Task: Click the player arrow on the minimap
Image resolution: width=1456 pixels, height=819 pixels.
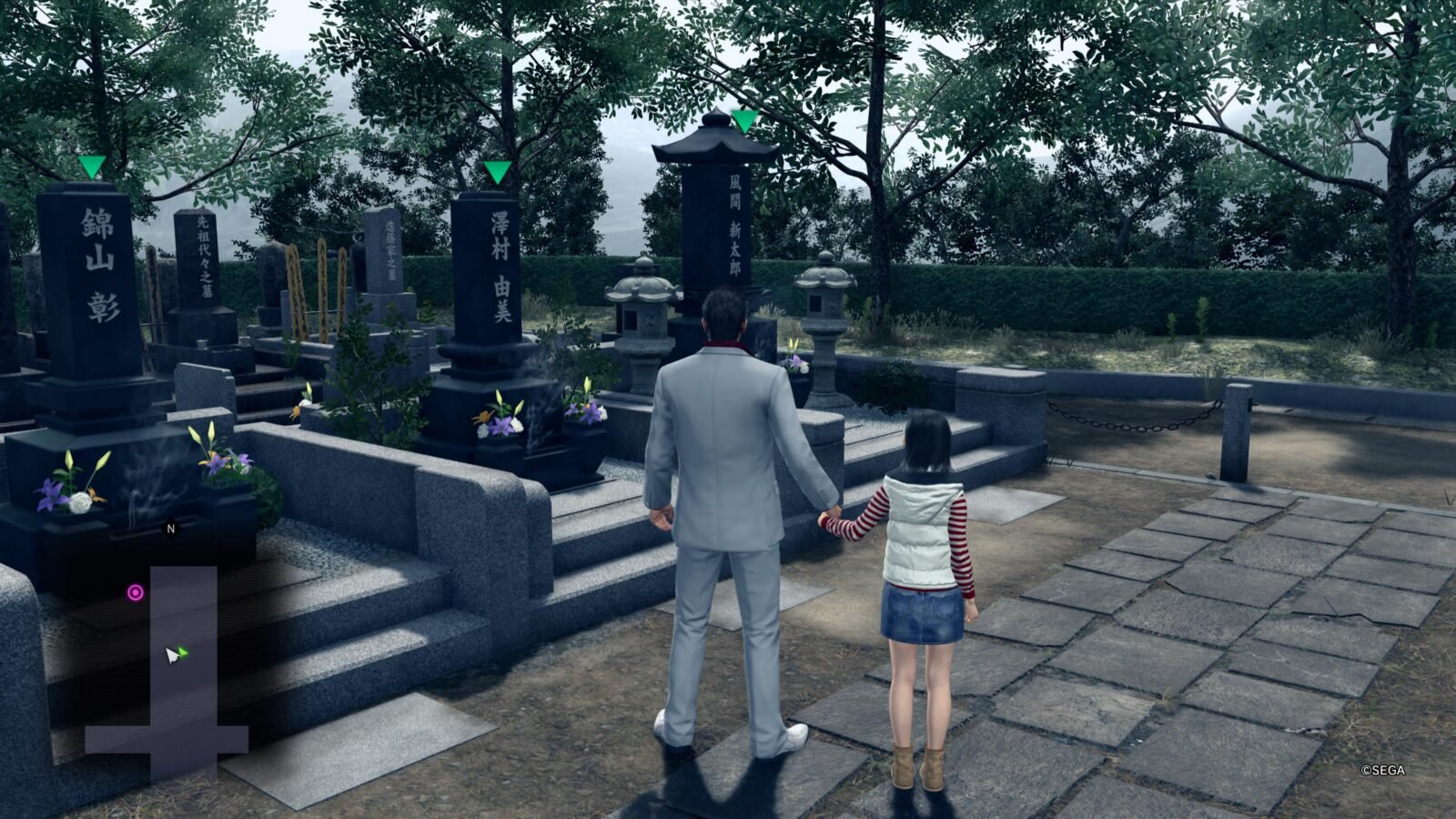Action: (173, 654)
